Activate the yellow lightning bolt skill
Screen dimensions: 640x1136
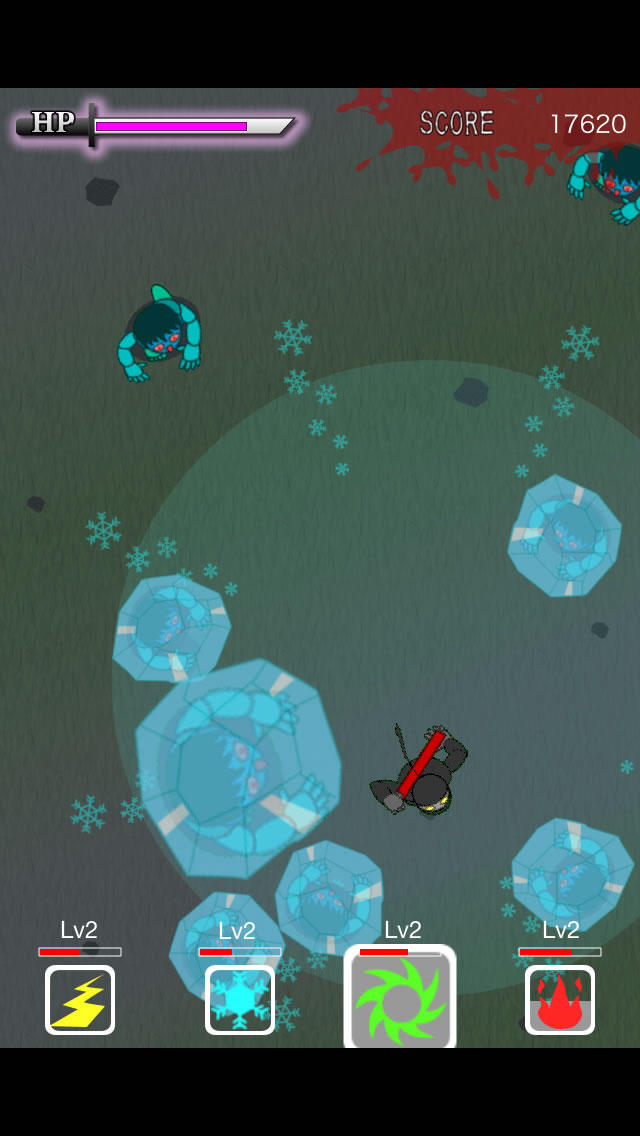80,999
